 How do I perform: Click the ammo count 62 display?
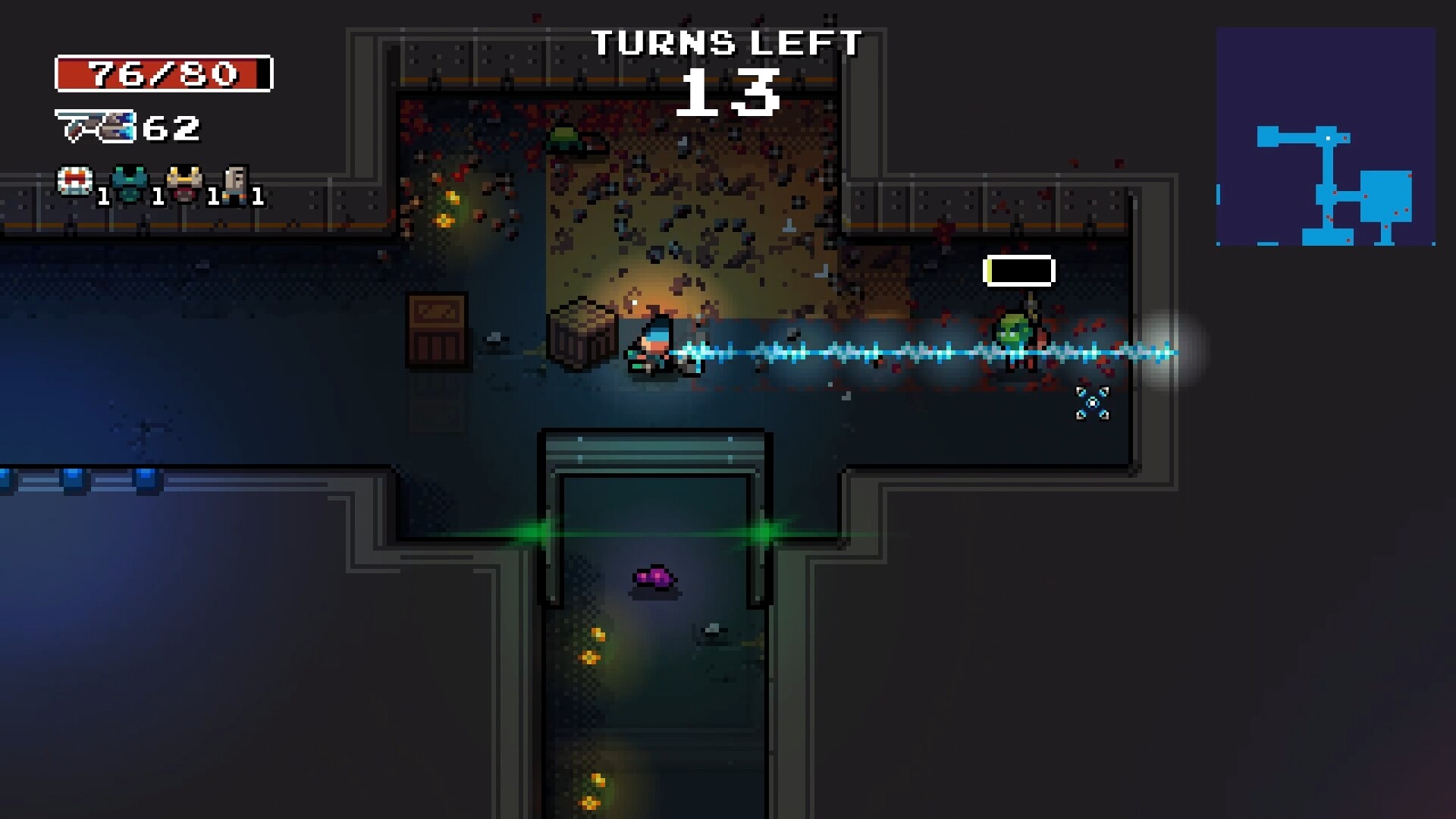point(171,127)
